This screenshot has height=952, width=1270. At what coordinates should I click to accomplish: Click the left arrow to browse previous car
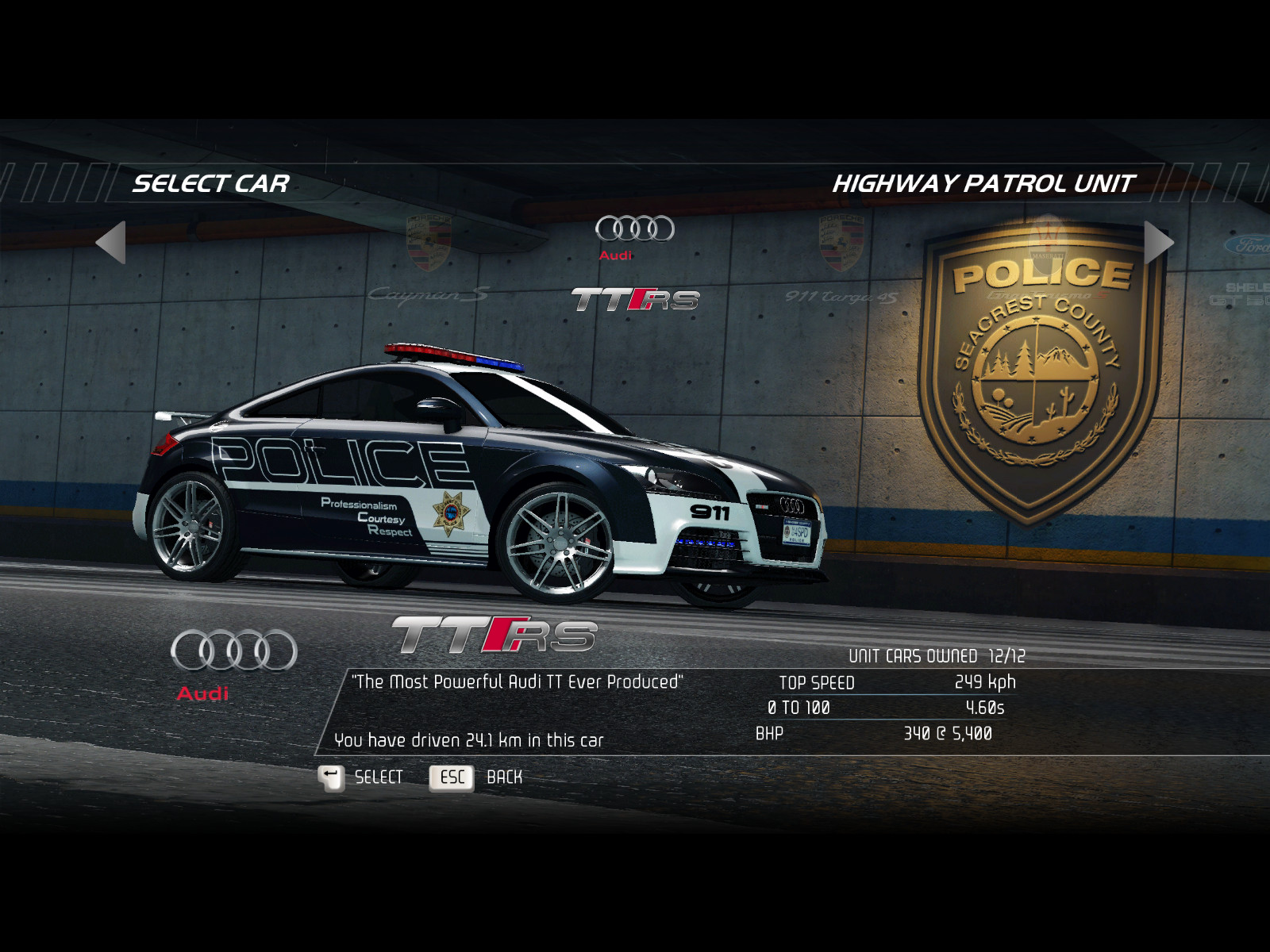tap(111, 242)
